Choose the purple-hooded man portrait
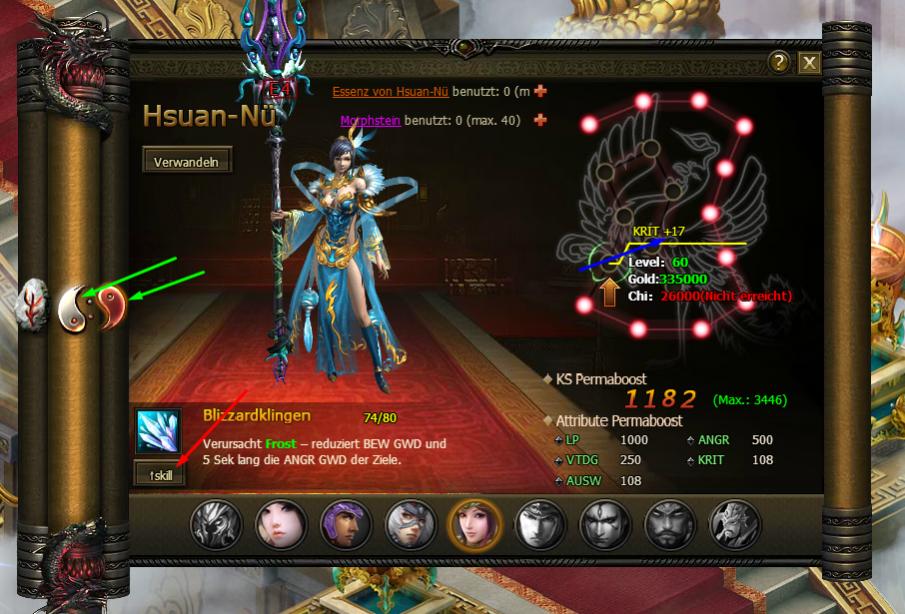 (x=345, y=525)
